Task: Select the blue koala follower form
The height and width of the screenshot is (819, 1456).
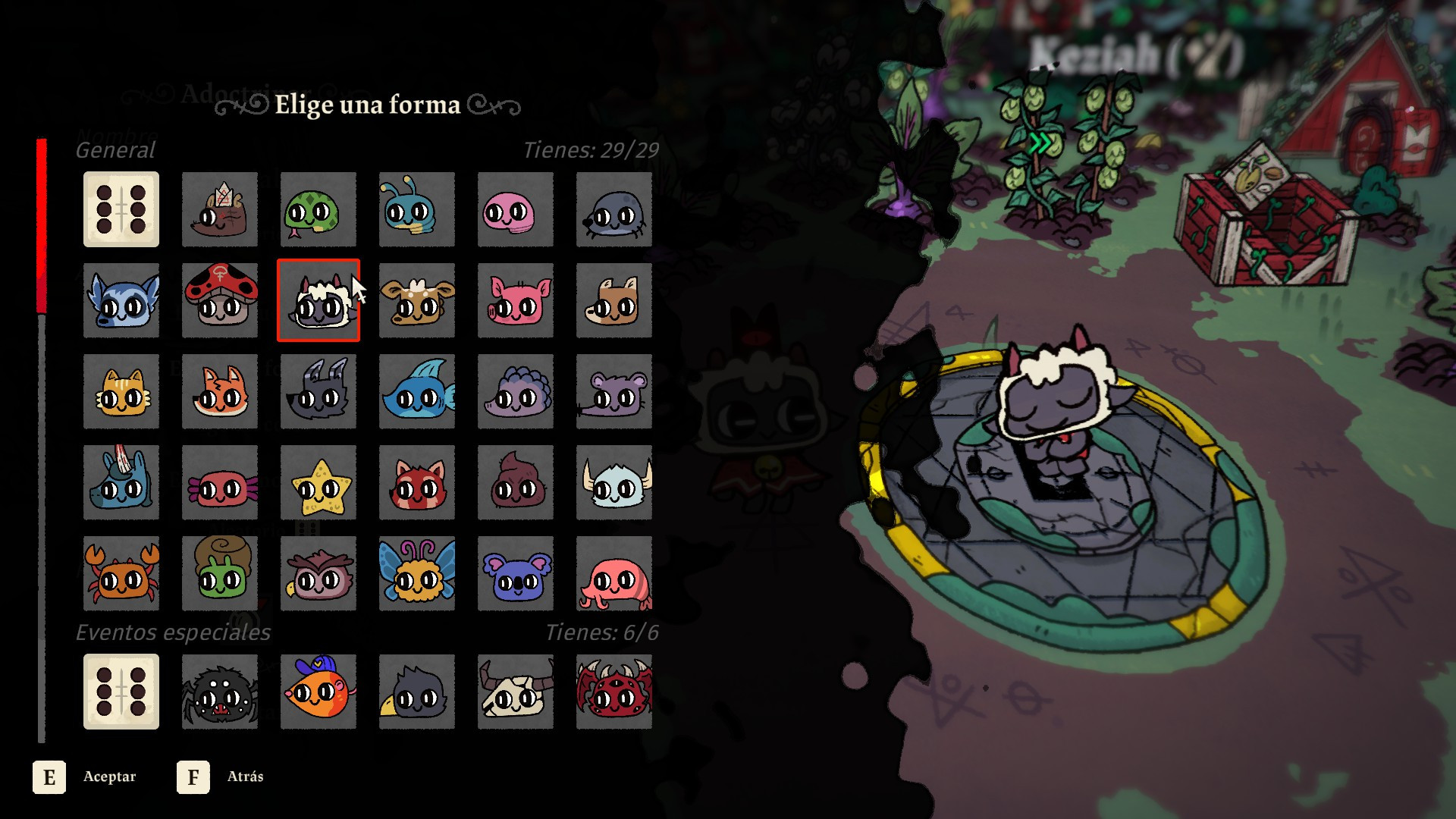Action: click(515, 574)
